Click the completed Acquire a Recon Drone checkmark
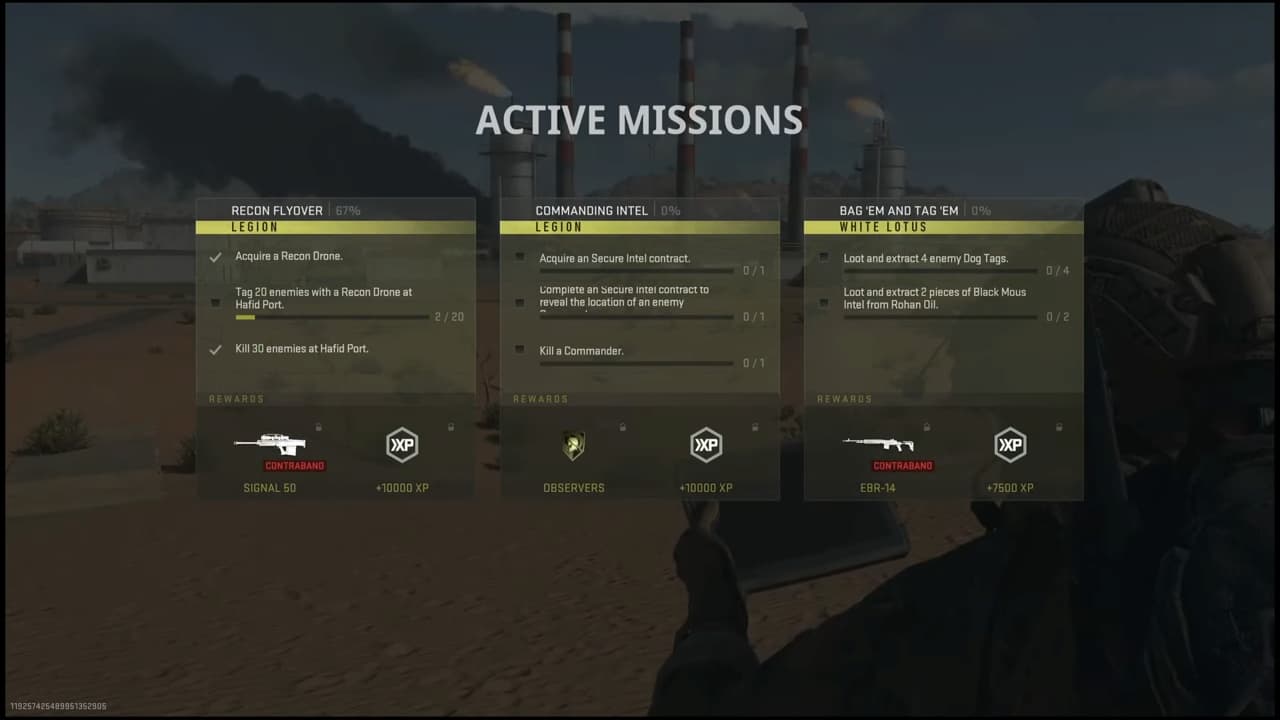 tap(215, 256)
